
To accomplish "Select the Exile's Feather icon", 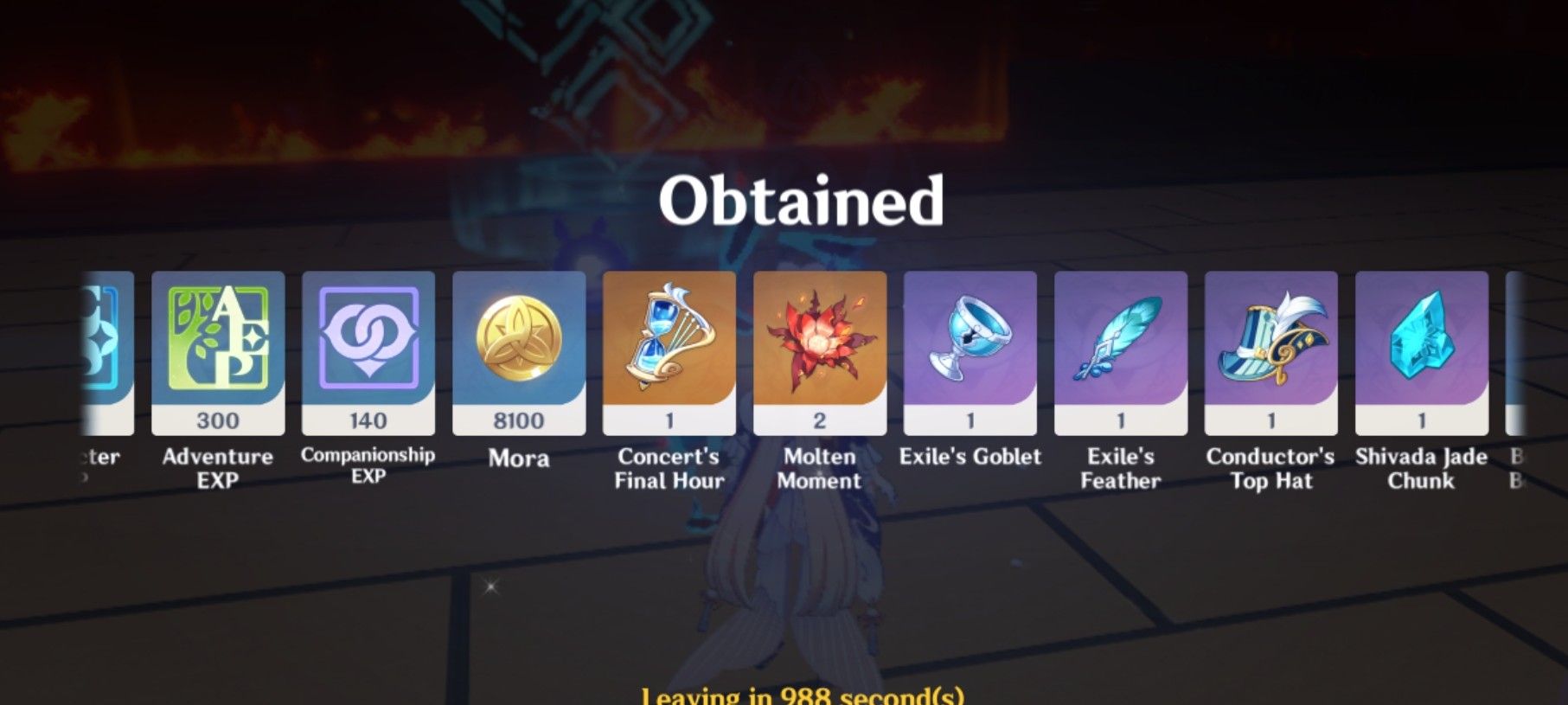I will coord(1120,346).
